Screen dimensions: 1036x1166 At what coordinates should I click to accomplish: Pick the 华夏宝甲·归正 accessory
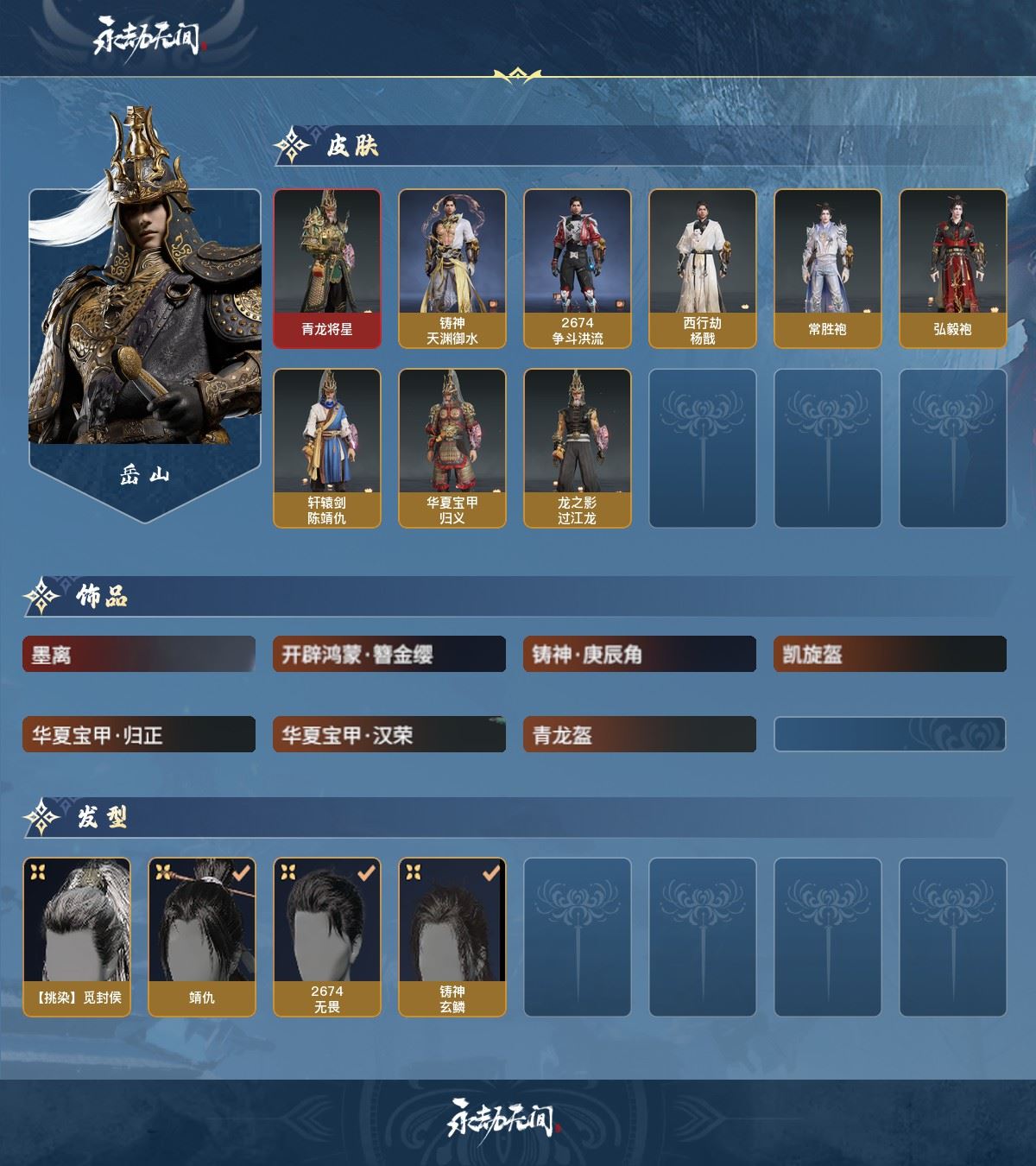click(138, 735)
